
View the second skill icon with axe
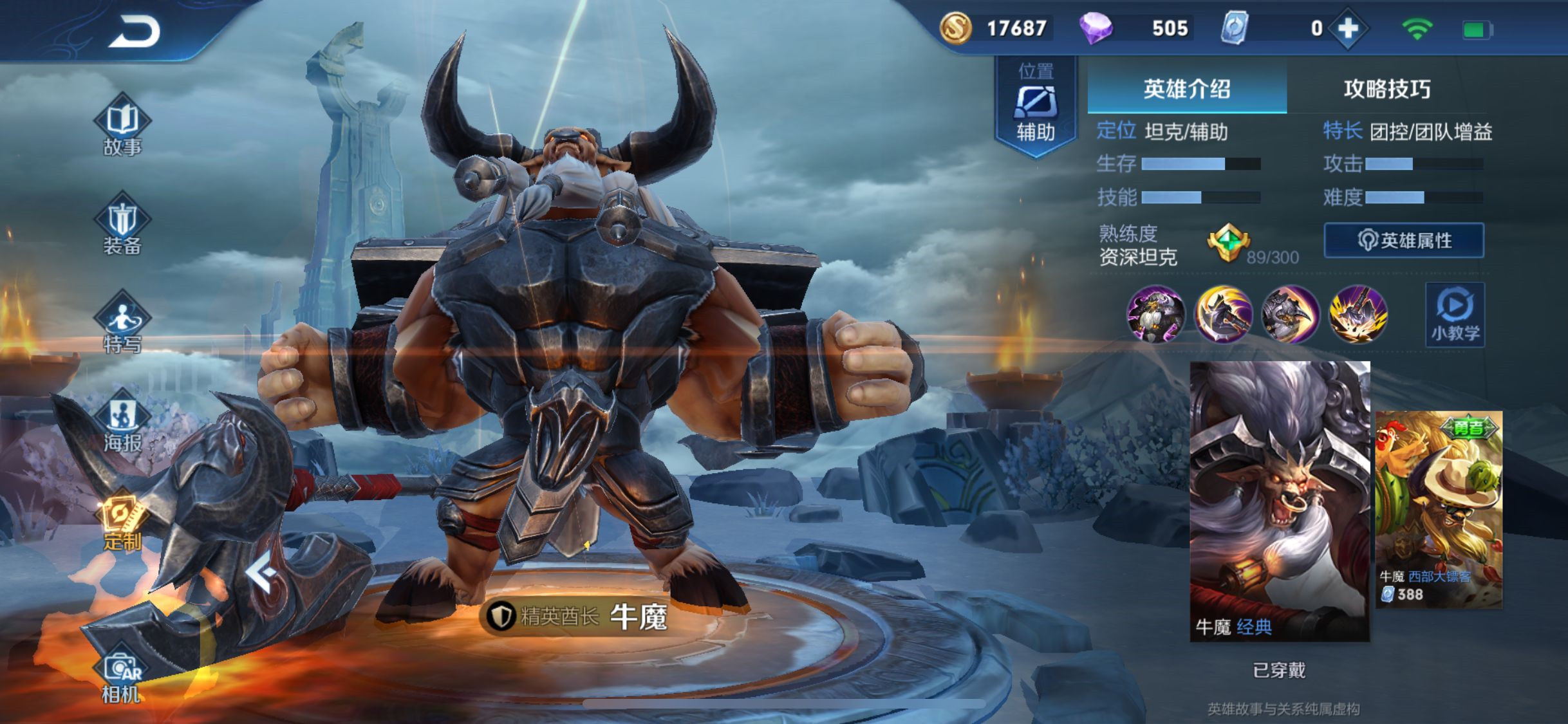[x=1223, y=315]
